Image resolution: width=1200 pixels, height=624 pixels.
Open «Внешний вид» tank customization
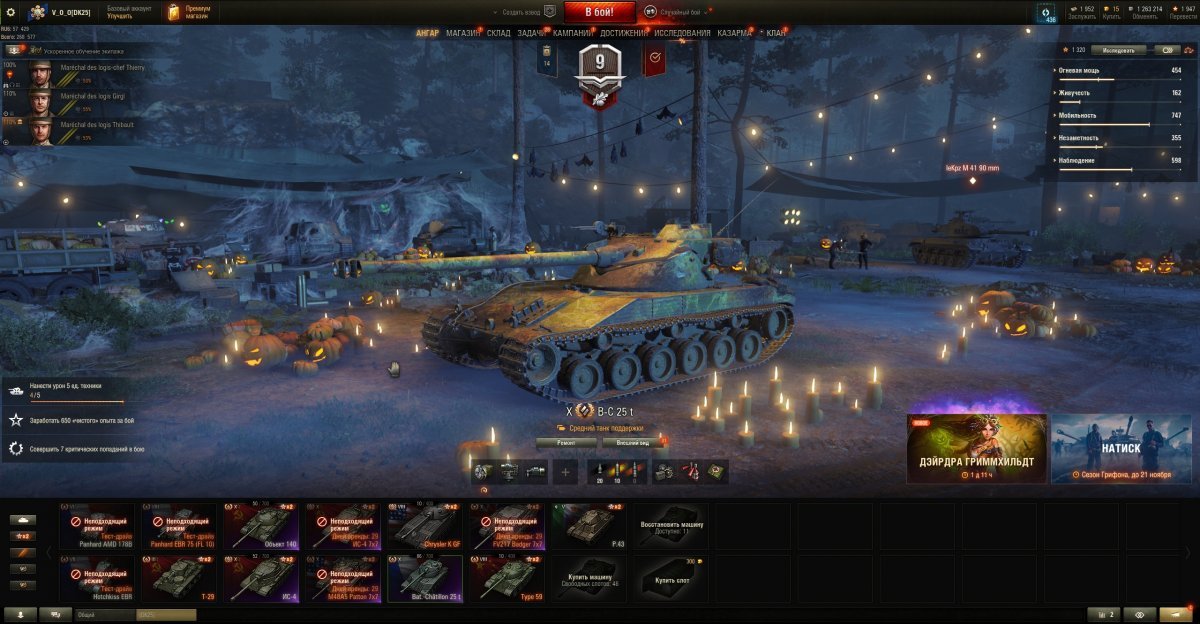click(634, 442)
